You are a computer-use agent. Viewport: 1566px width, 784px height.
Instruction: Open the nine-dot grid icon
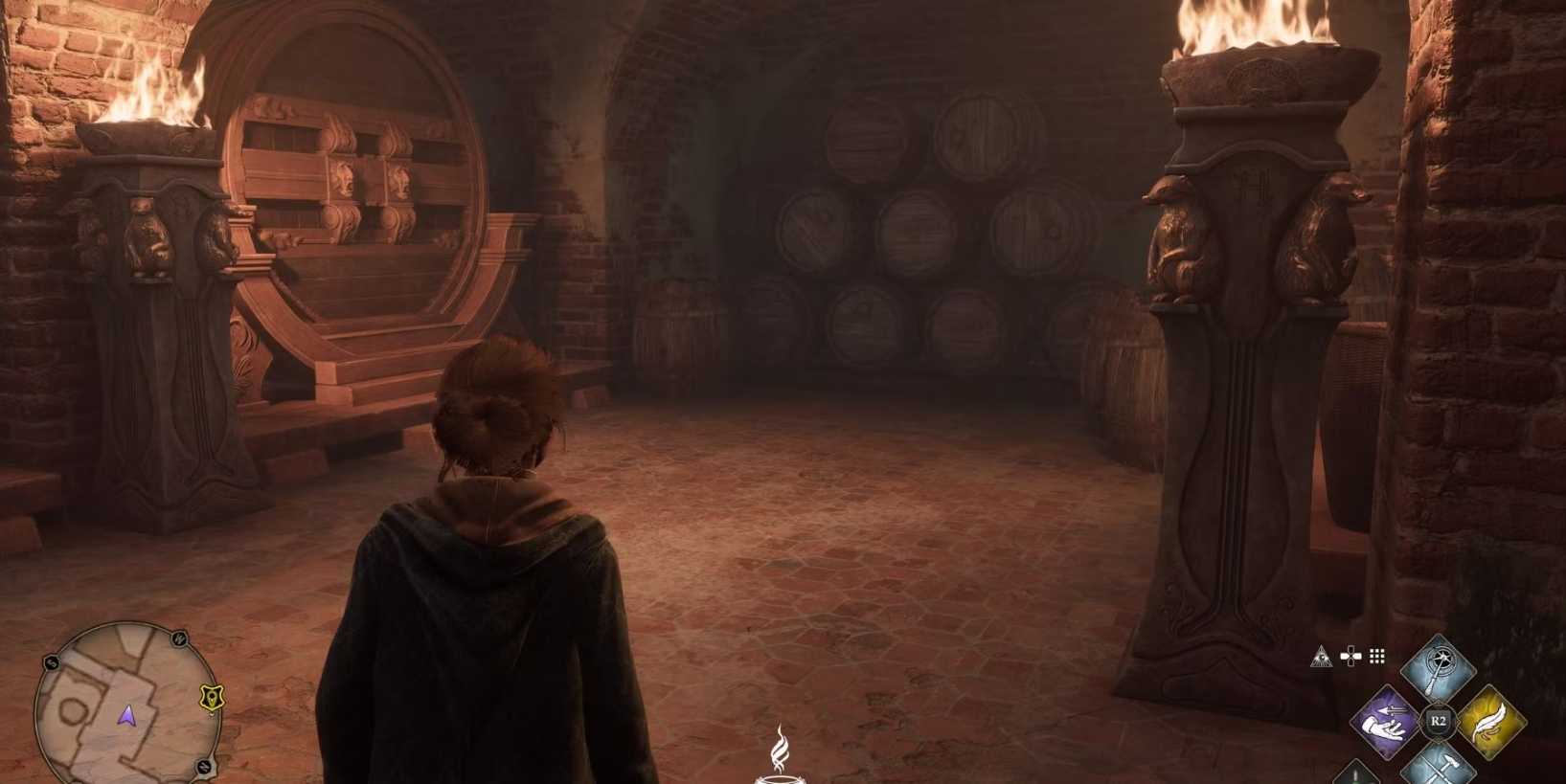tap(1377, 656)
